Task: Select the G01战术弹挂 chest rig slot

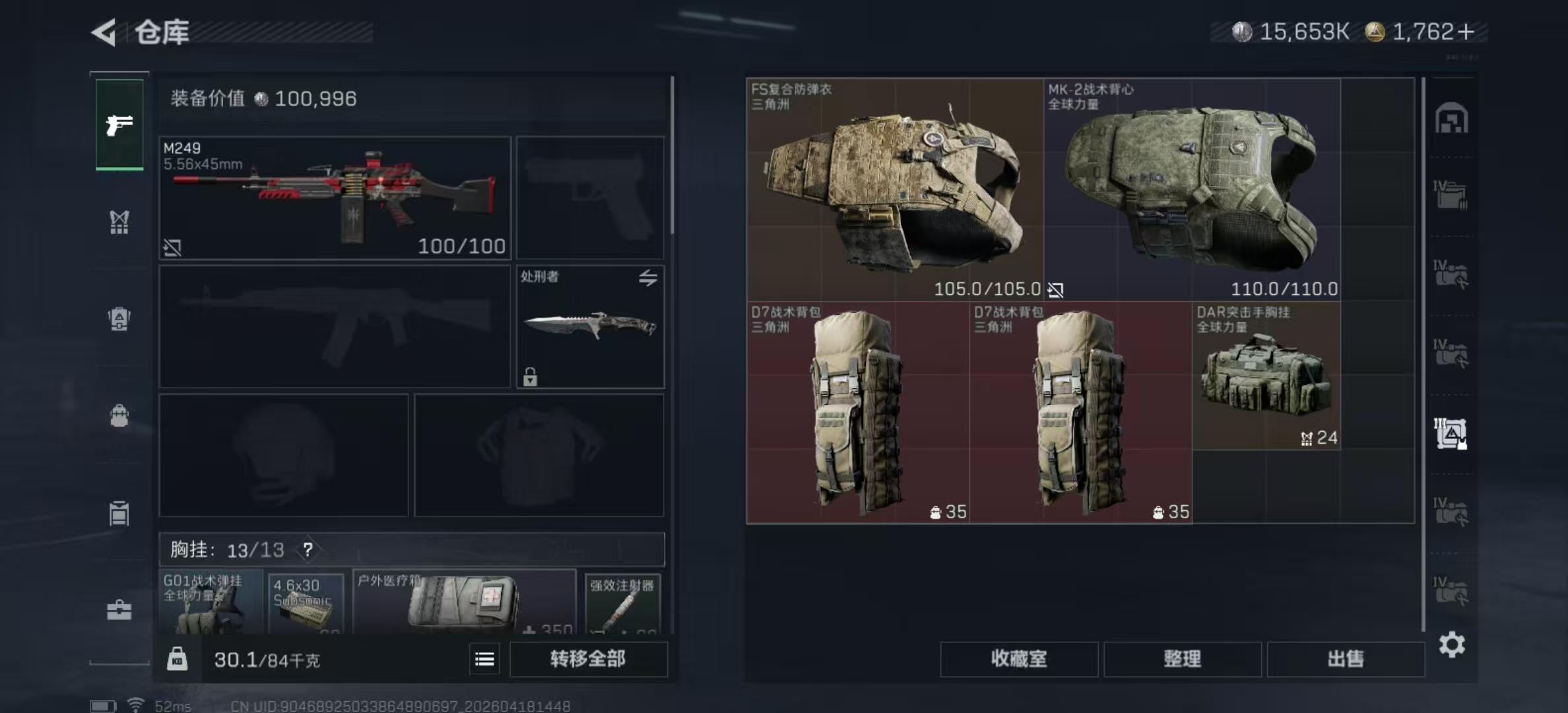Action: pyautogui.click(x=211, y=602)
